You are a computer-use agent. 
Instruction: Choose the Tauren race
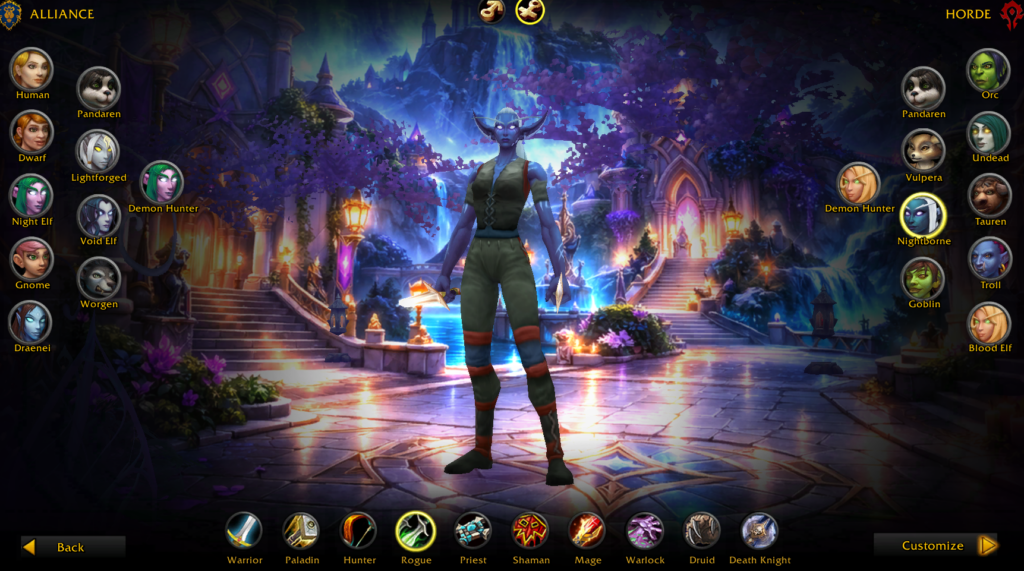click(989, 195)
